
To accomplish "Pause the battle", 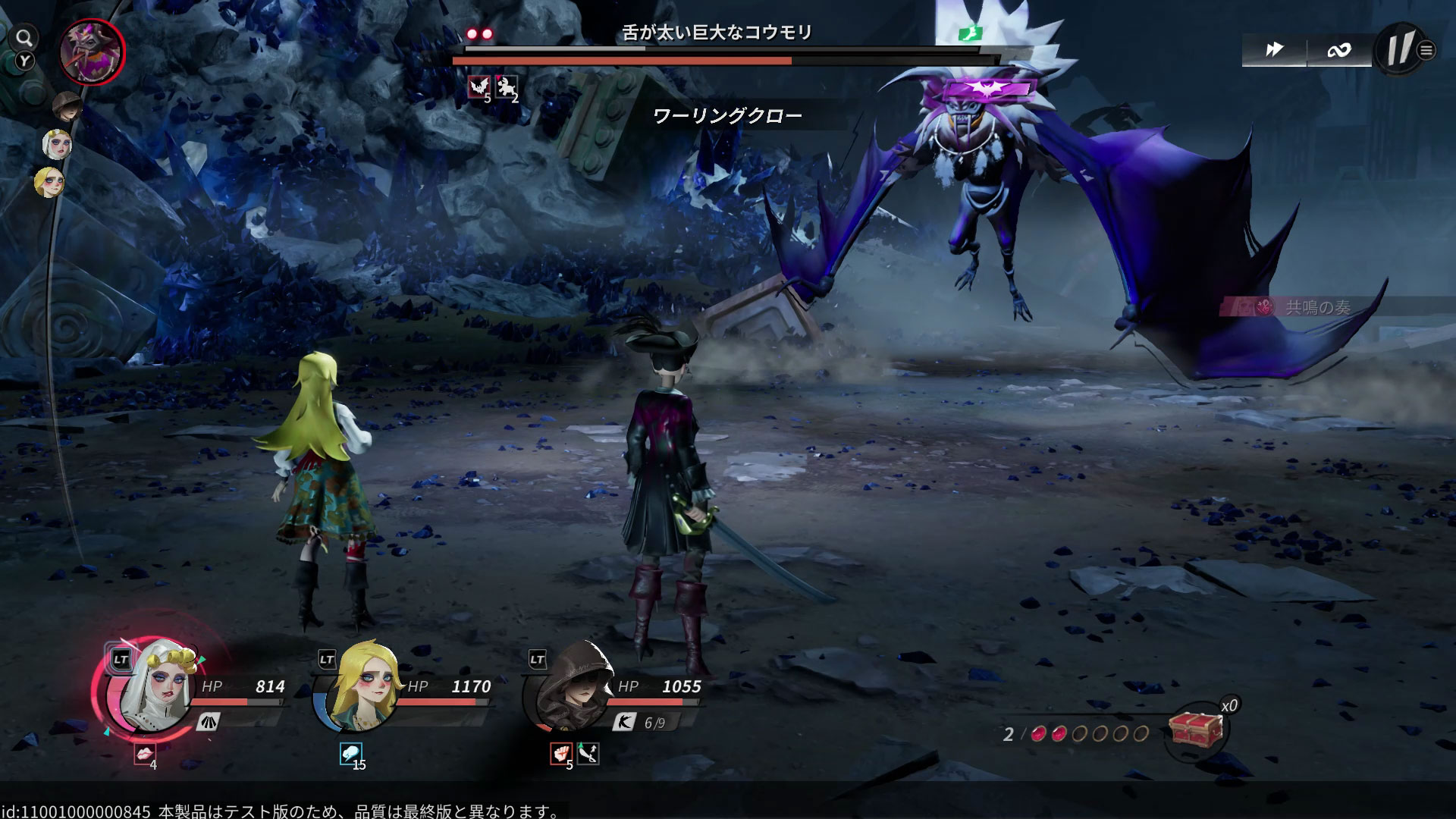I will pyautogui.click(x=1398, y=50).
